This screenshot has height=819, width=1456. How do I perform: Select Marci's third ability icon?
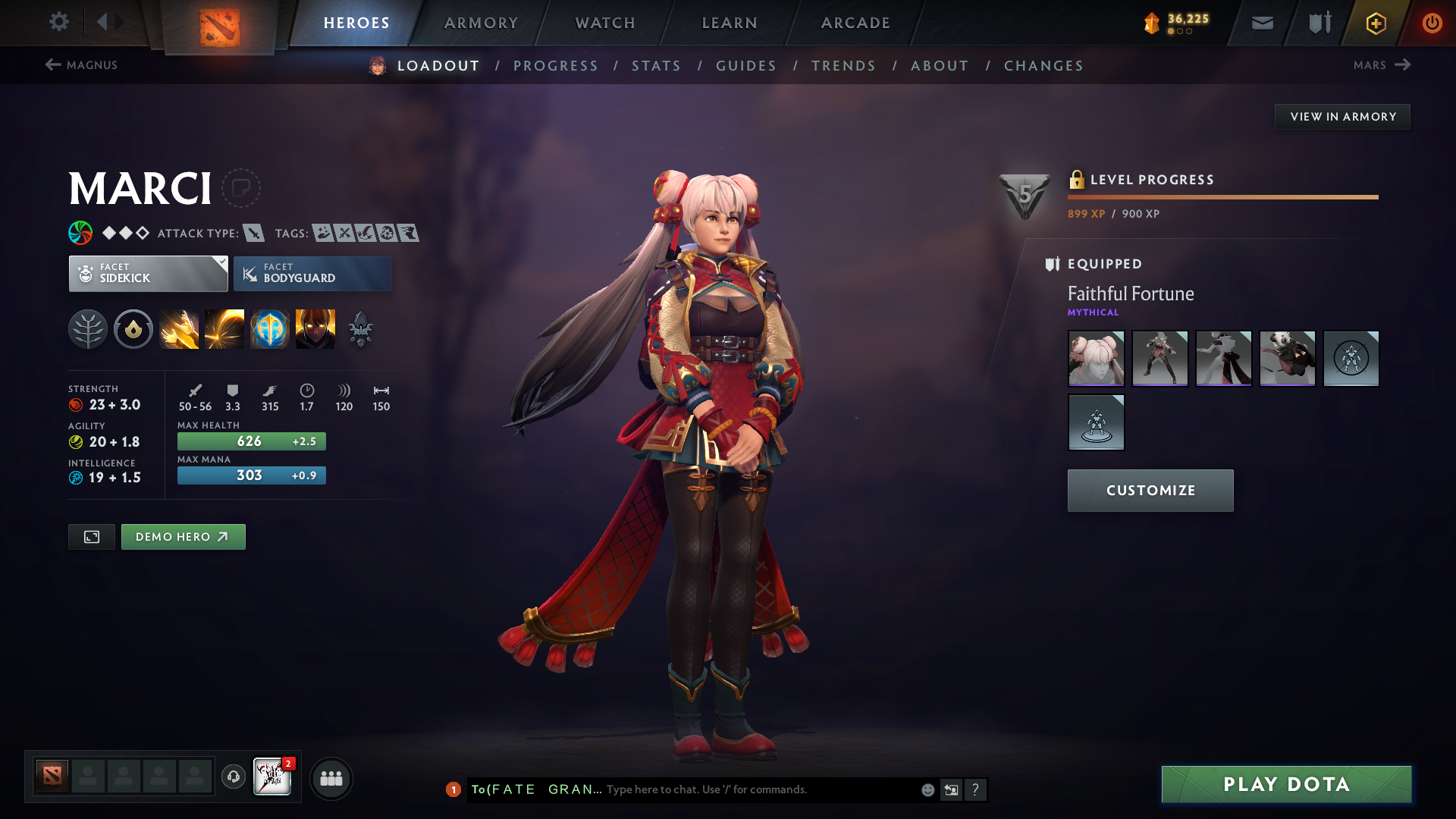click(270, 328)
